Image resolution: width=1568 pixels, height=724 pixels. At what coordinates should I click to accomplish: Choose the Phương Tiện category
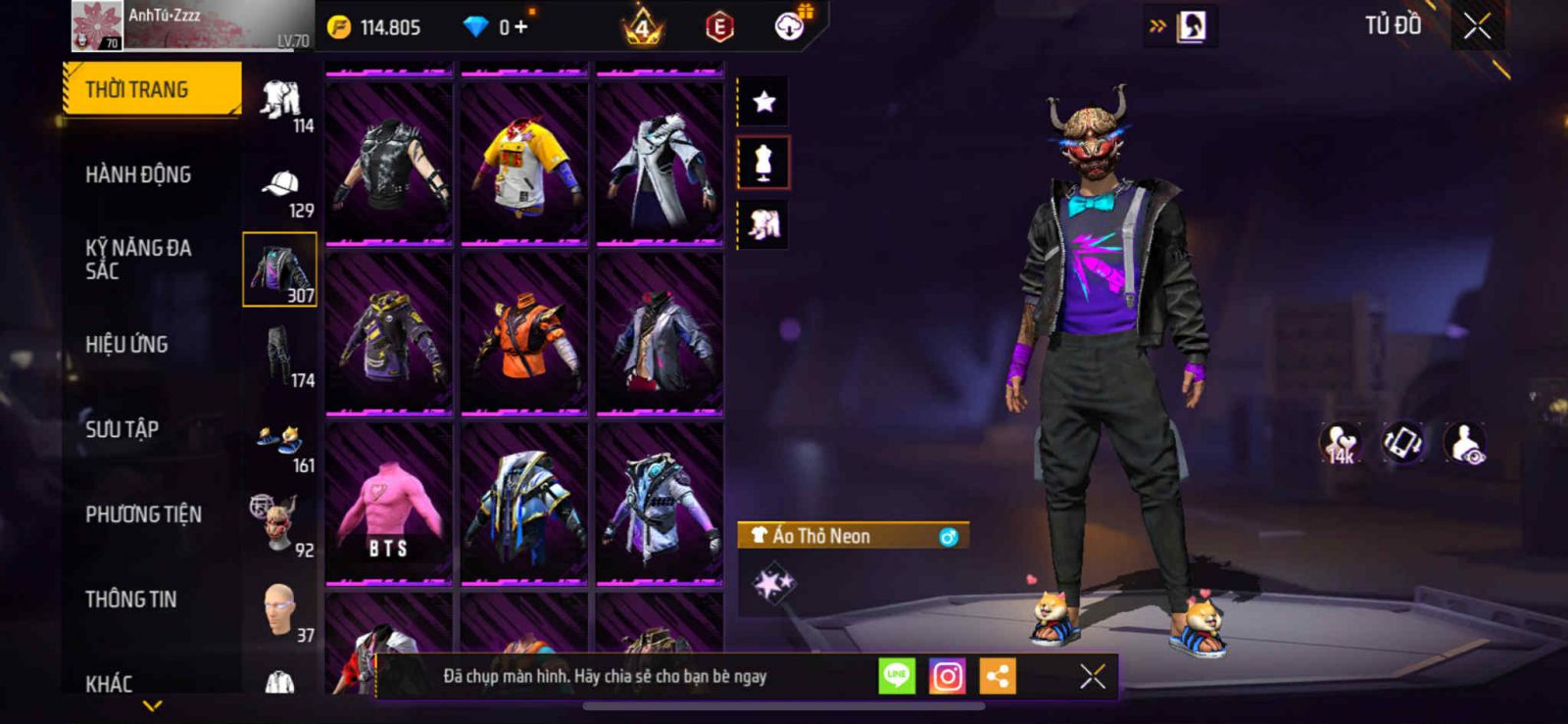[143, 514]
